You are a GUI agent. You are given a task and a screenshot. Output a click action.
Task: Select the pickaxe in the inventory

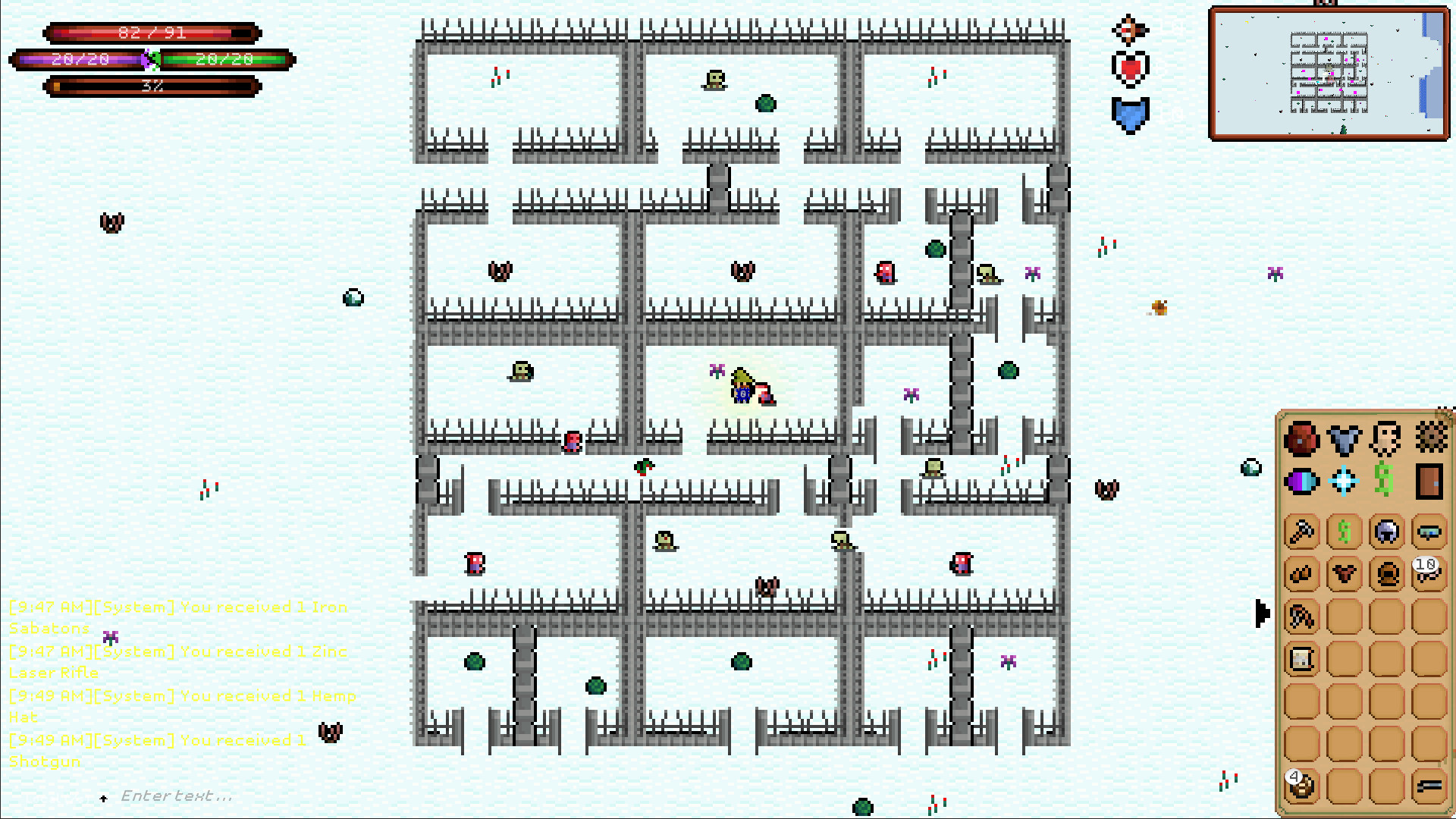[x=1301, y=531]
